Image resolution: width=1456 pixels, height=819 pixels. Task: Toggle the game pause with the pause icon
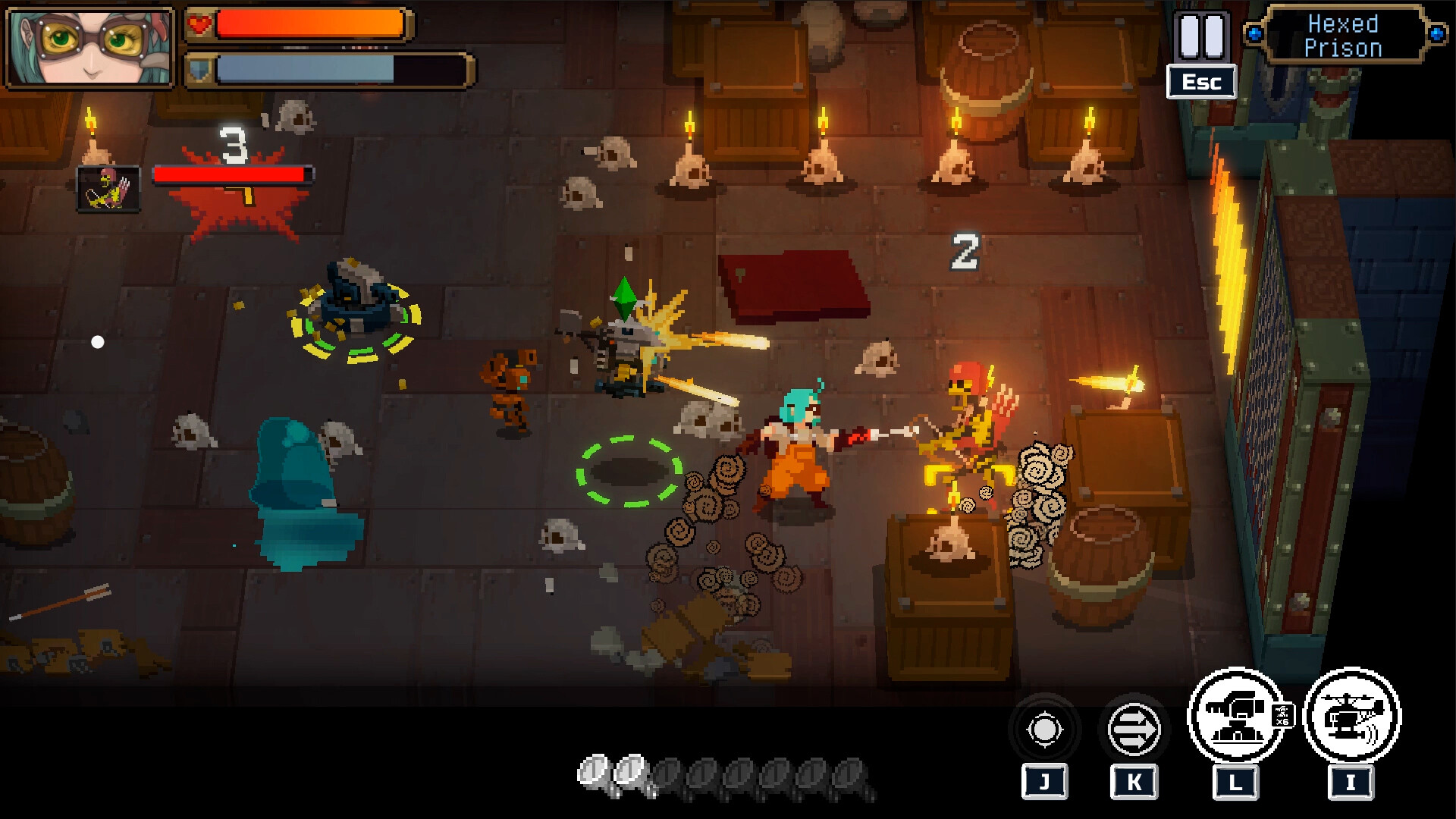point(1201,35)
